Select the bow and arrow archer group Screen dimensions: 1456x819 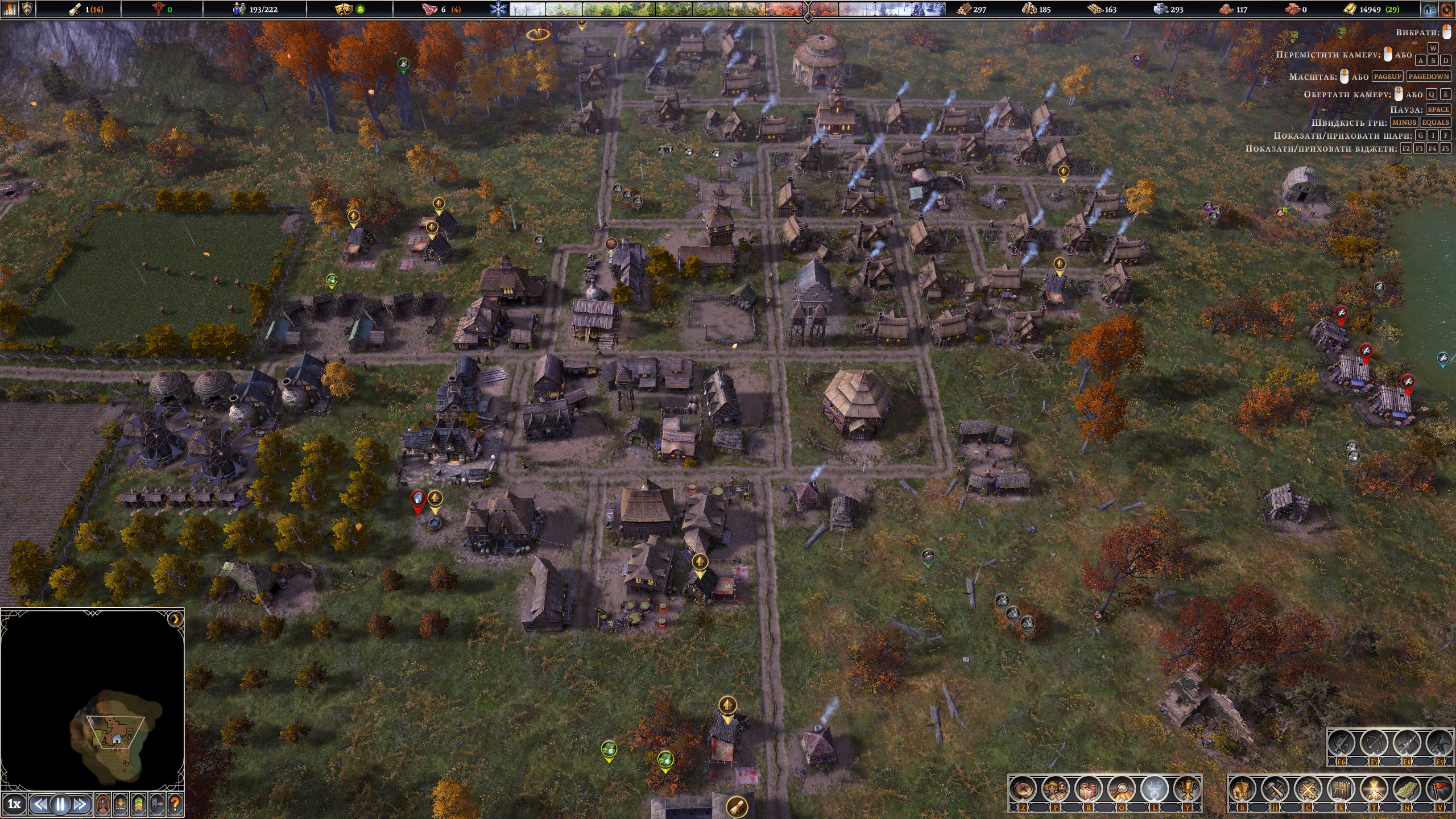pos(1374,743)
